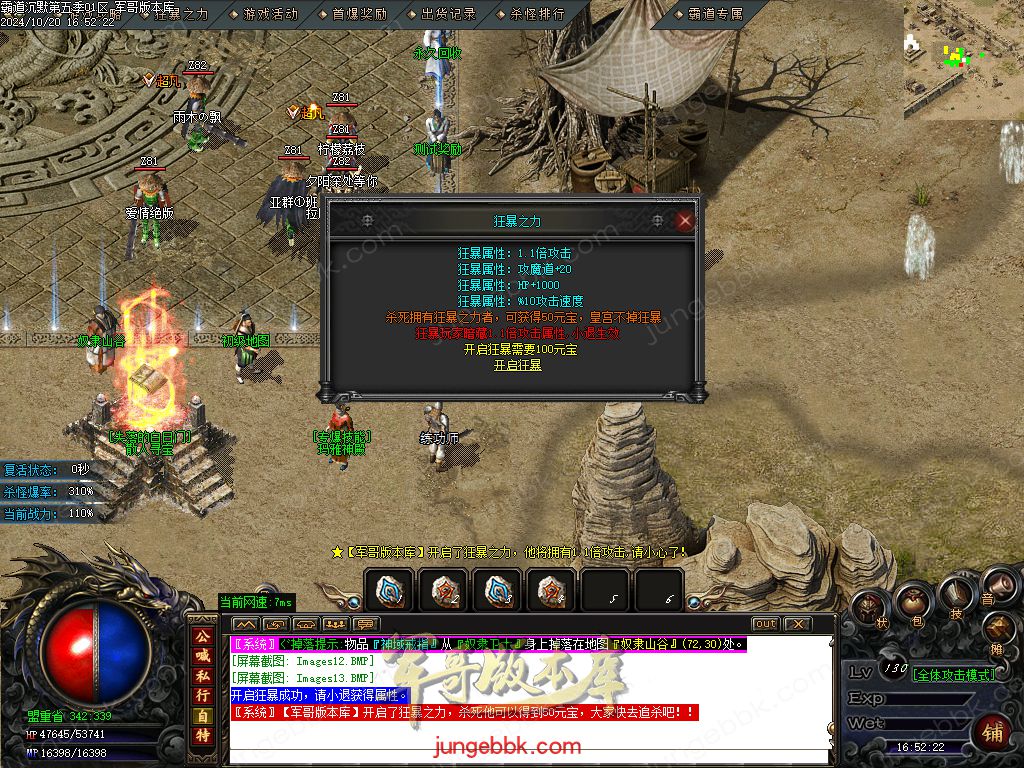
Task: Open the stall (摊) icon
Action: pyautogui.click(x=999, y=632)
